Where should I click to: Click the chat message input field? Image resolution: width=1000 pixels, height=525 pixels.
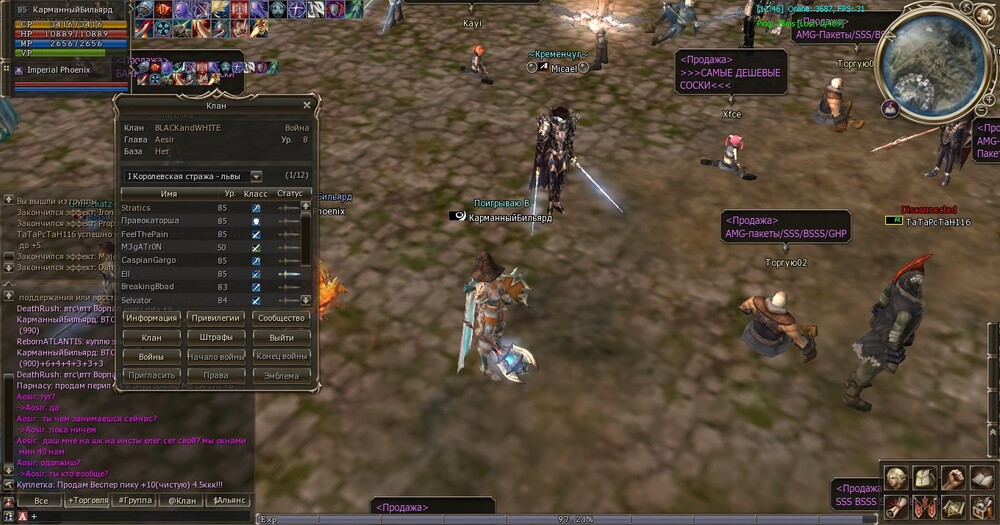(x=140, y=516)
